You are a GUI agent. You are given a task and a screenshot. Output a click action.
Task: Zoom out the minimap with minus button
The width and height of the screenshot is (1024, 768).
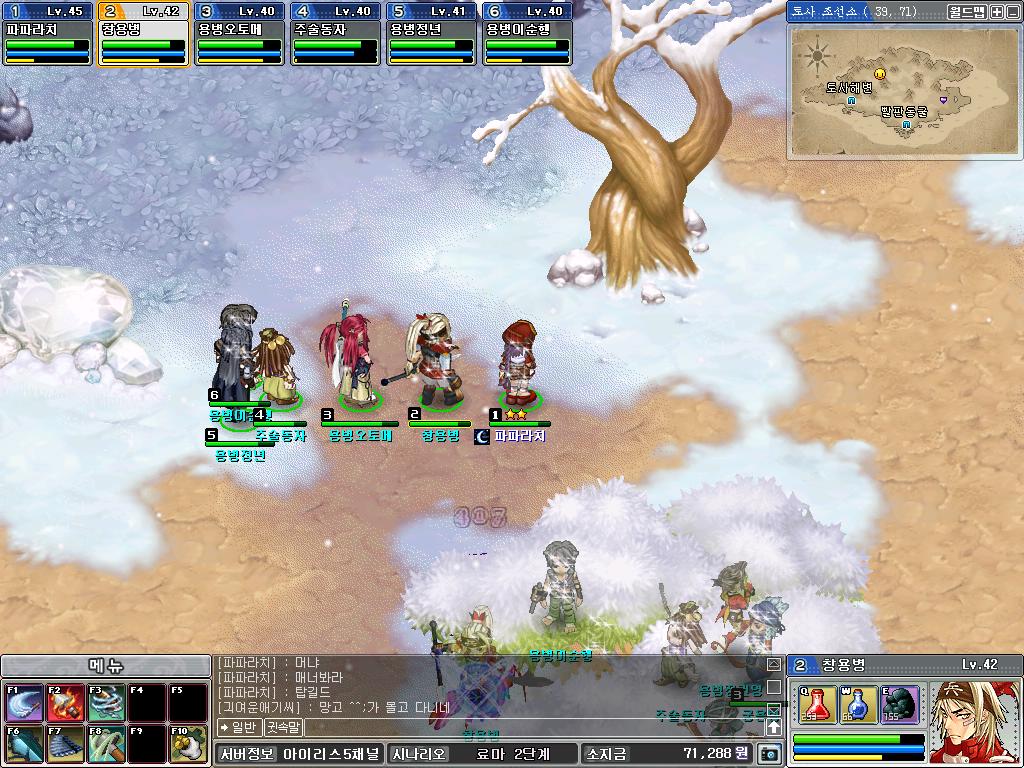(1012, 12)
